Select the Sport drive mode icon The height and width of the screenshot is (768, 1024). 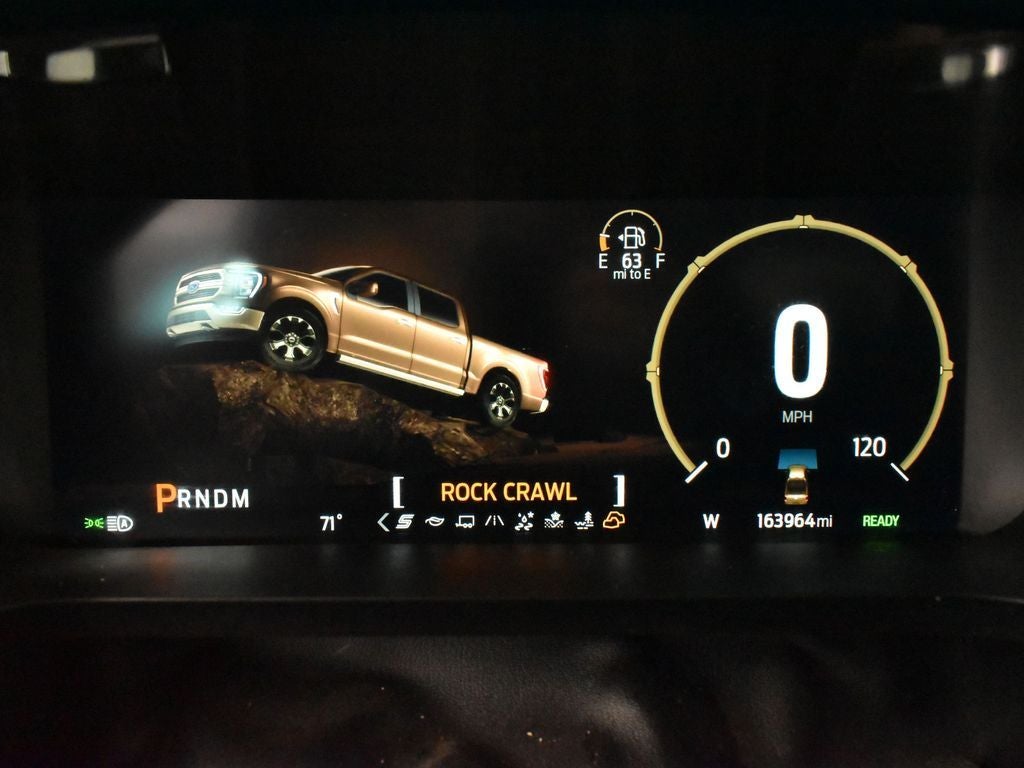[405, 521]
